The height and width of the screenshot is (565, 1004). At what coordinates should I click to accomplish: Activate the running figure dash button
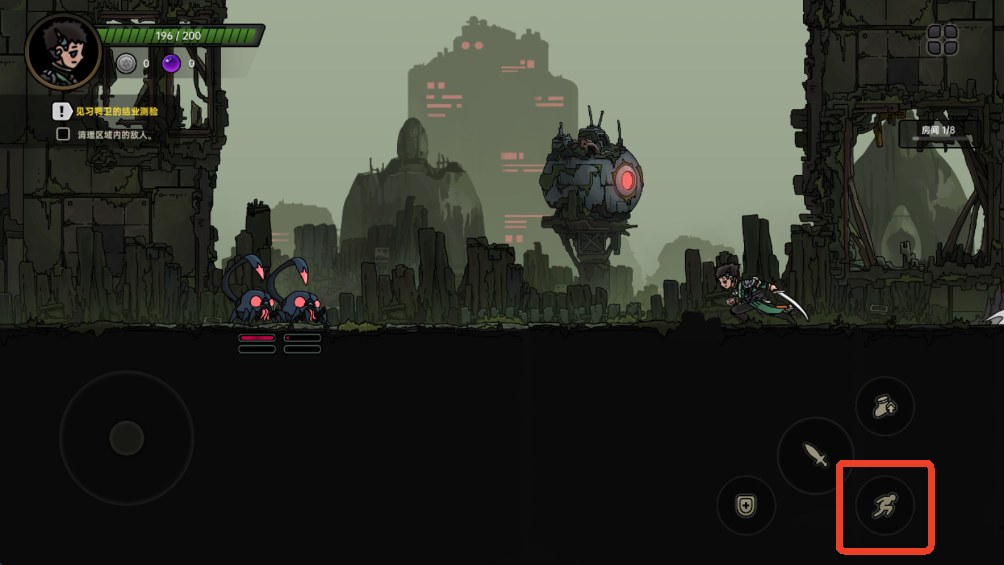[x=884, y=506]
